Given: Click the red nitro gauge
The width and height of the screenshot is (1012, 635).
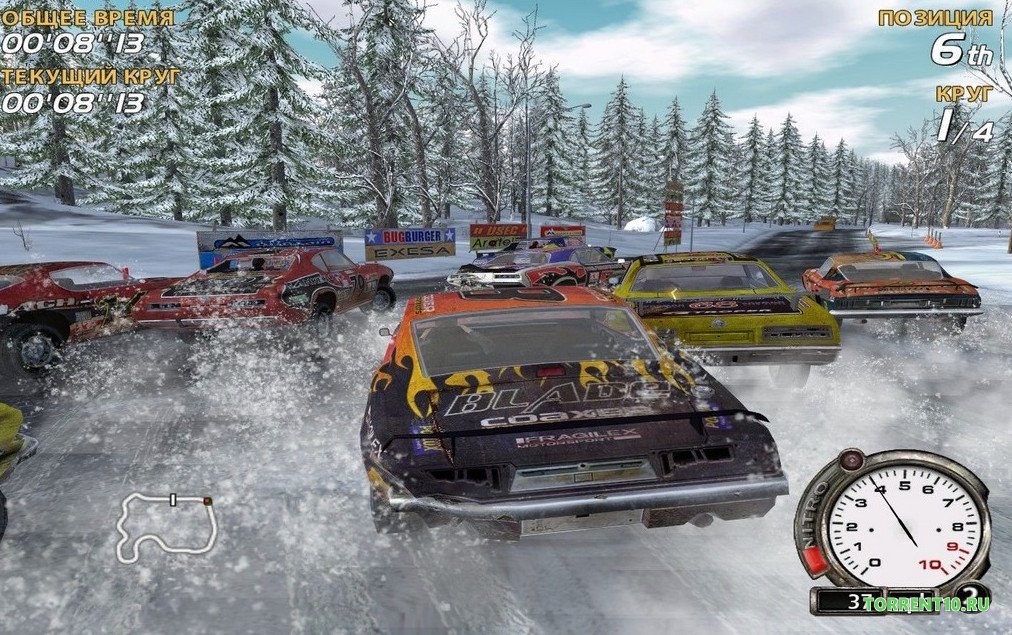Looking at the screenshot, I should pos(814,557).
